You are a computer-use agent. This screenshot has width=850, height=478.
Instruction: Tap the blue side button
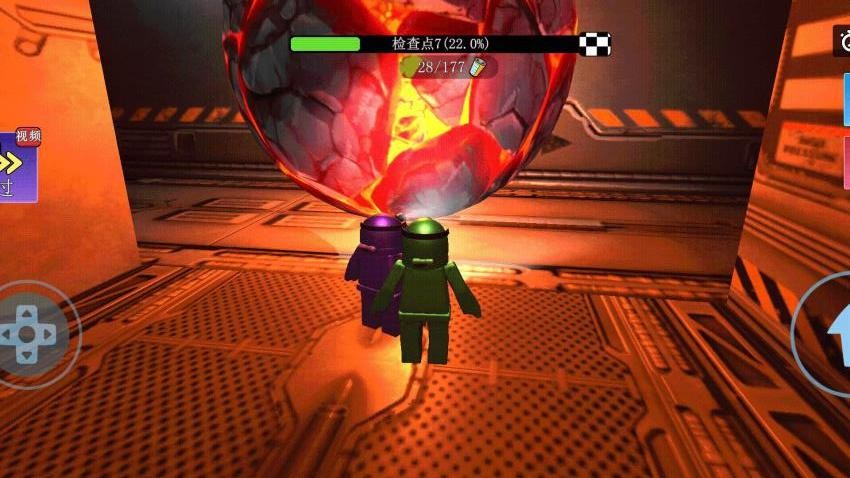pyautogui.click(x=846, y=100)
